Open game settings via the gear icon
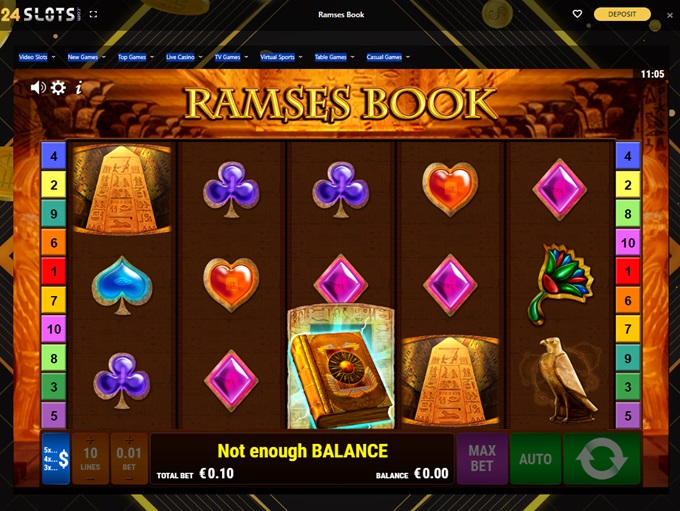Screen dimensions: 680x511 click(59, 88)
